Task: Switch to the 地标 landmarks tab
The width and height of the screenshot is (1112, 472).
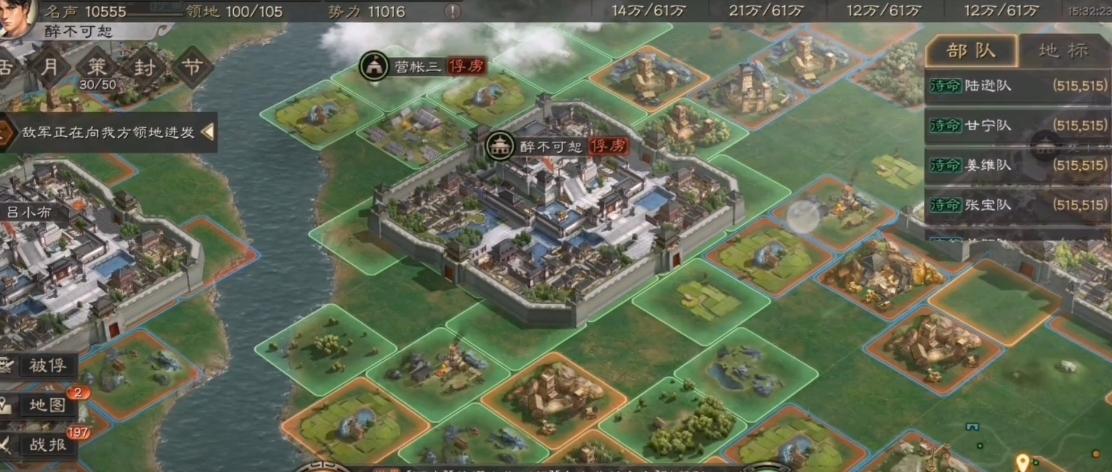Action: 1062,51
